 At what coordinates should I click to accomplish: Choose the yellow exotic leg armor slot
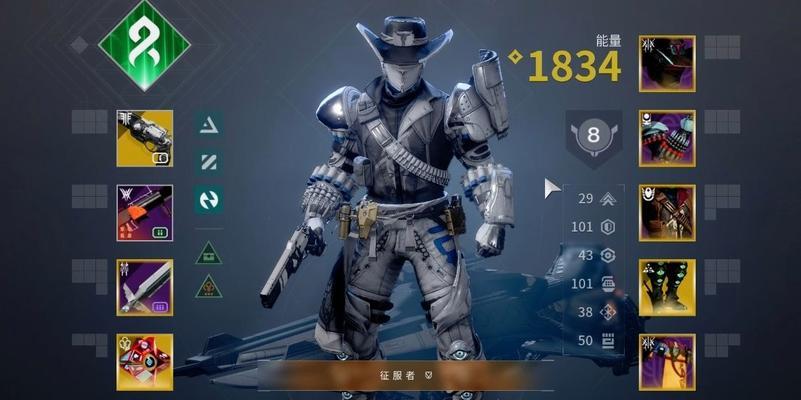tap(667, 287)
